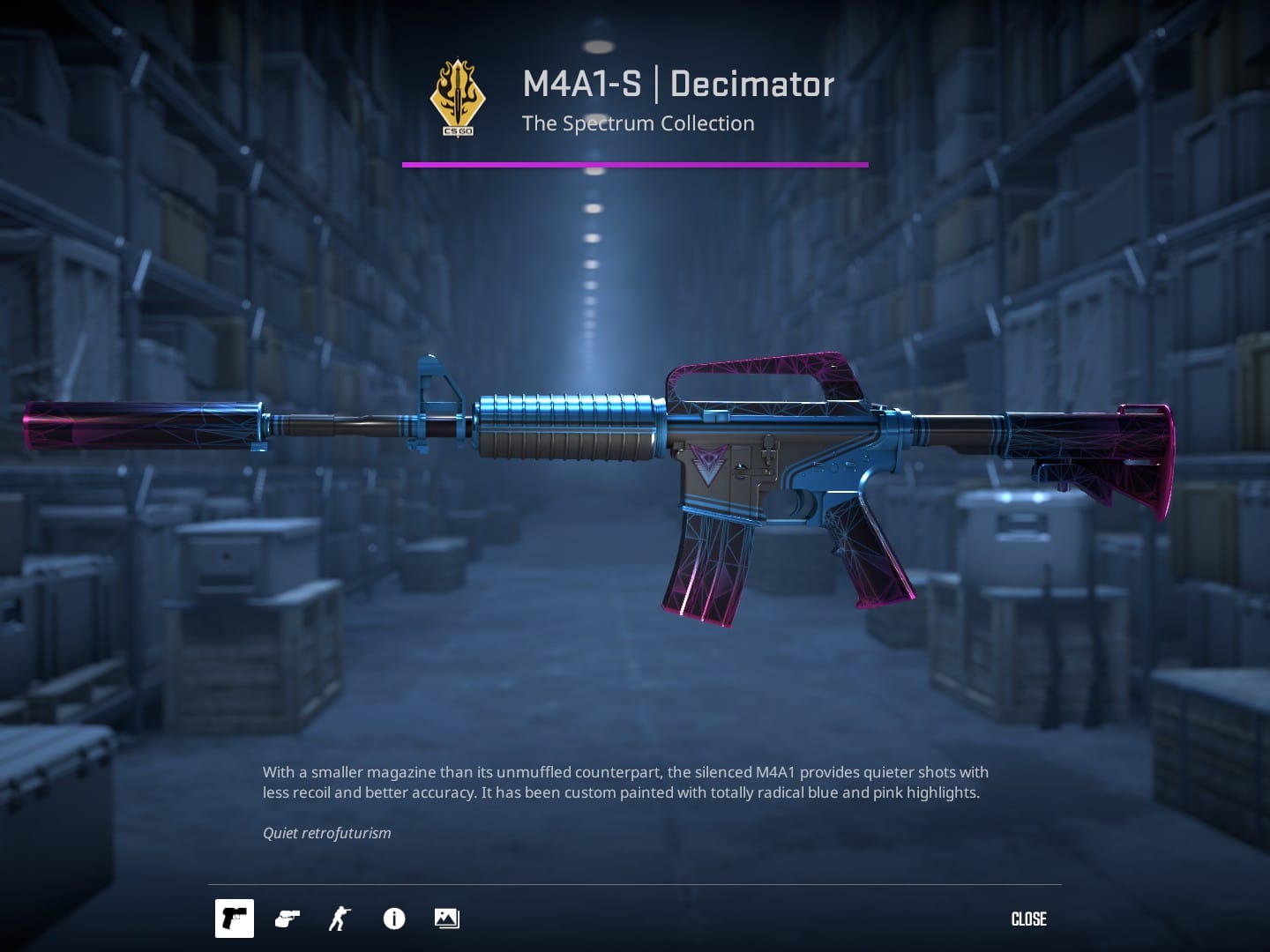Switch to the hand holding weapon view

pos(288,919)
